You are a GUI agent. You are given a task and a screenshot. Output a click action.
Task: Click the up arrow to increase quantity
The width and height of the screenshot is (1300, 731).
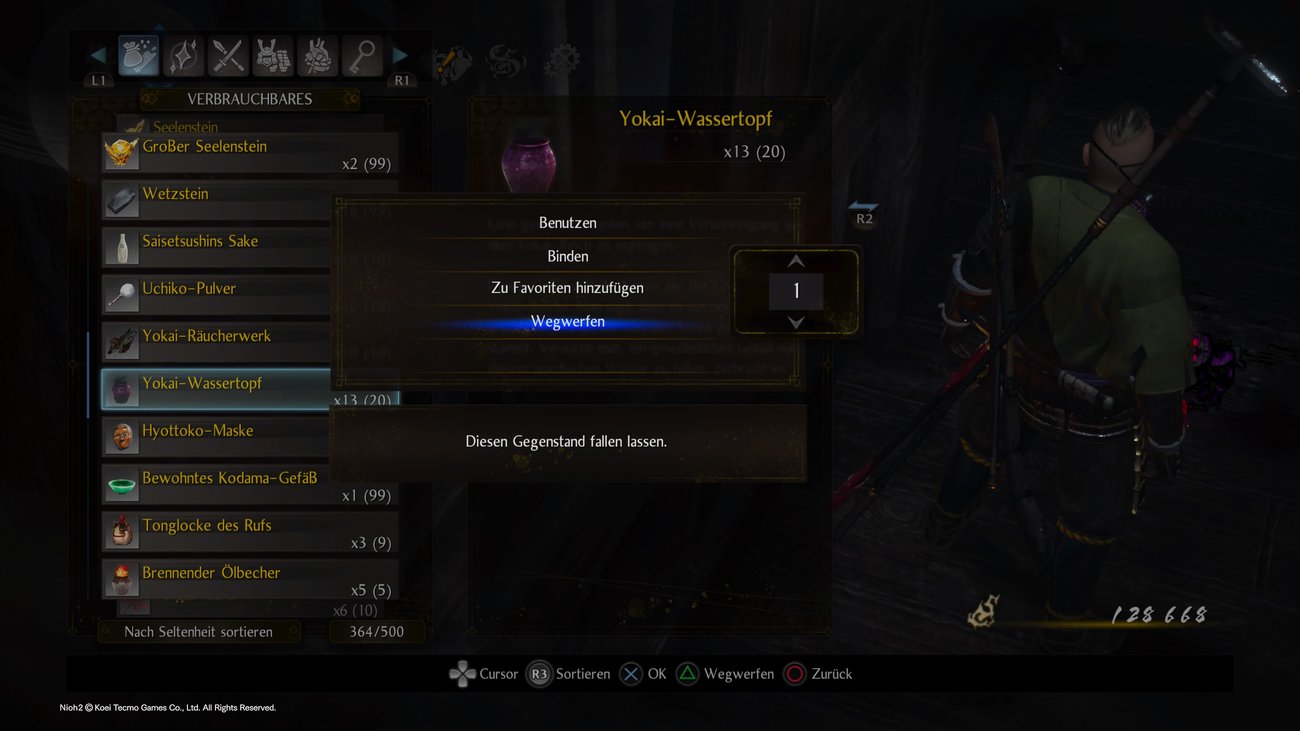coord(796,261)
